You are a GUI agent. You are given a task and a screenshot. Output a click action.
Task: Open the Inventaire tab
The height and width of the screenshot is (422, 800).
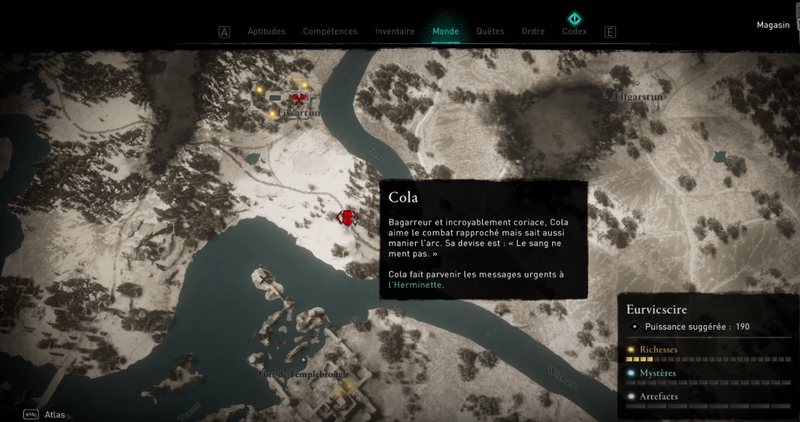pyautogui.click(x=395, y=31)
